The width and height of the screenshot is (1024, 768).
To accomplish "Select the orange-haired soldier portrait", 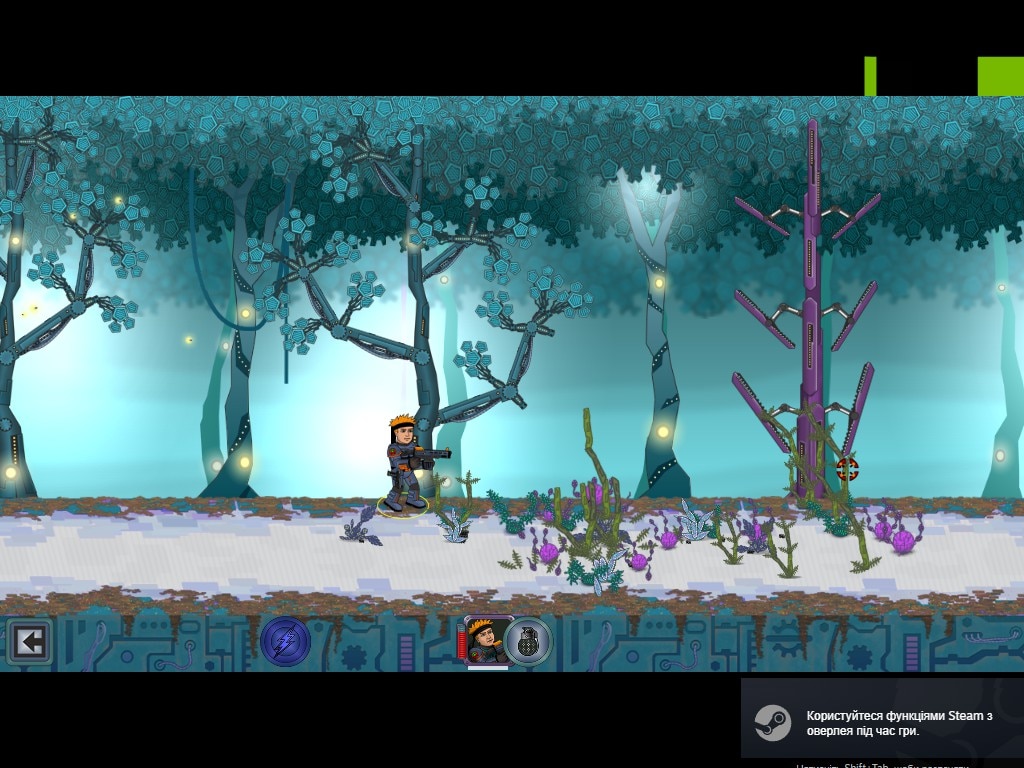I will pos(488,640).
